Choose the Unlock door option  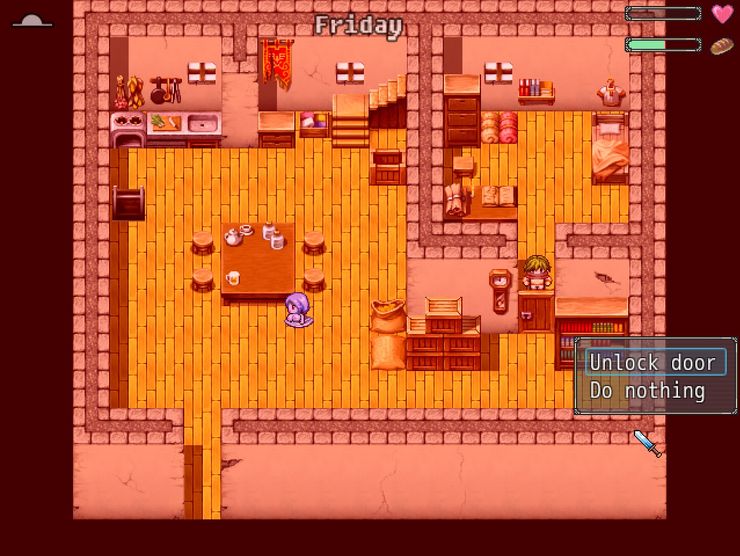(653, 363)
